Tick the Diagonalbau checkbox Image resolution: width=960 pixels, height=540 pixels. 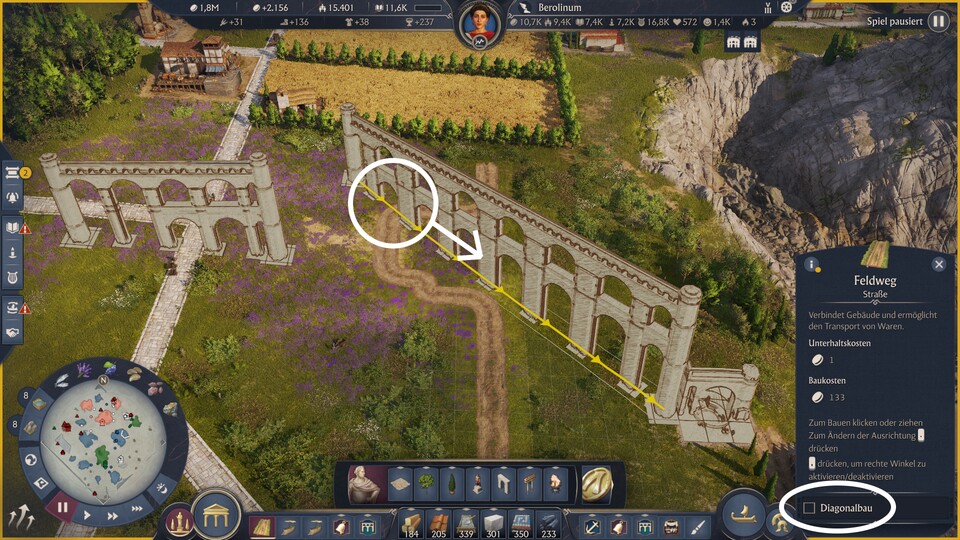[x=809, y=509]
